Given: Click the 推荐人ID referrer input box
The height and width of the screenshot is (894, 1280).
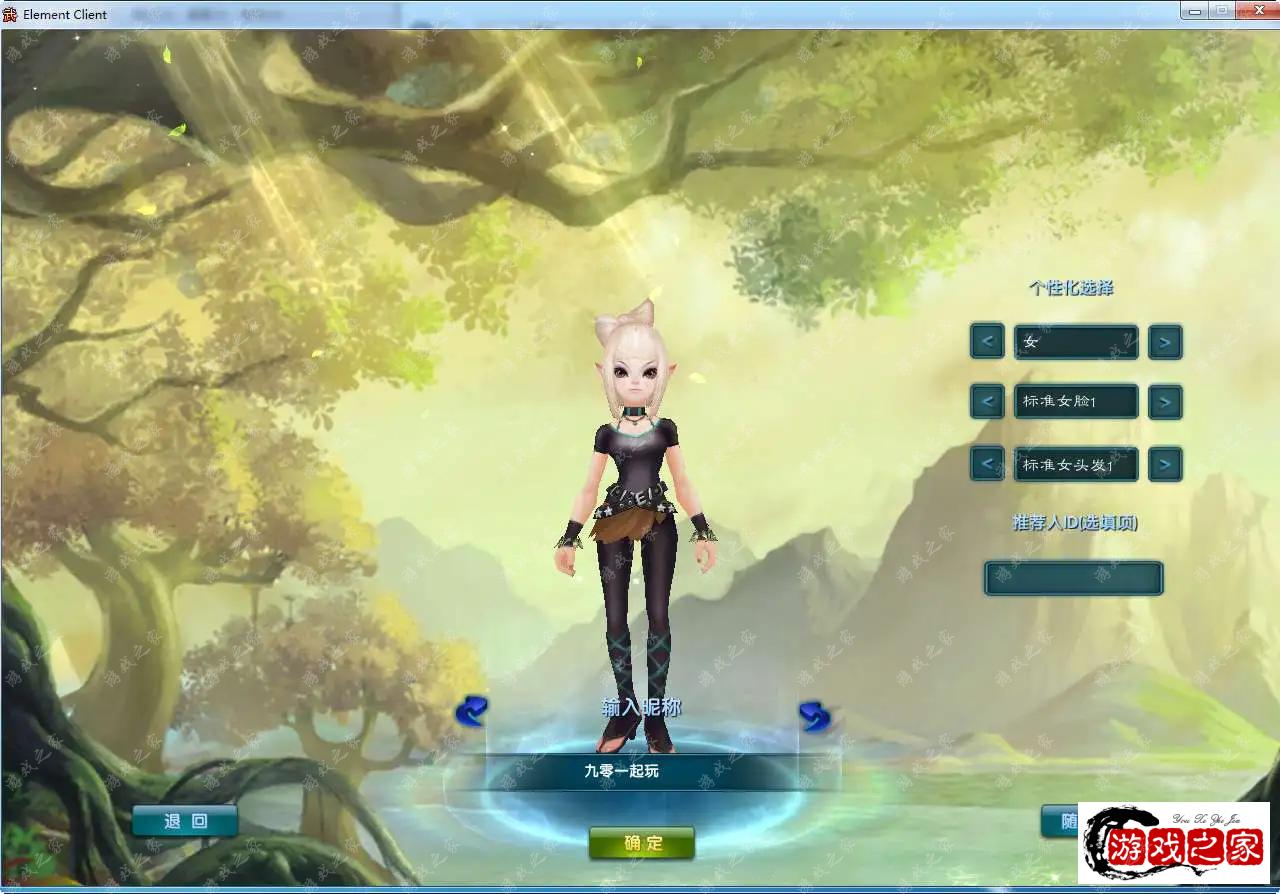Looking at the screenshot, I should (1073, 578).
